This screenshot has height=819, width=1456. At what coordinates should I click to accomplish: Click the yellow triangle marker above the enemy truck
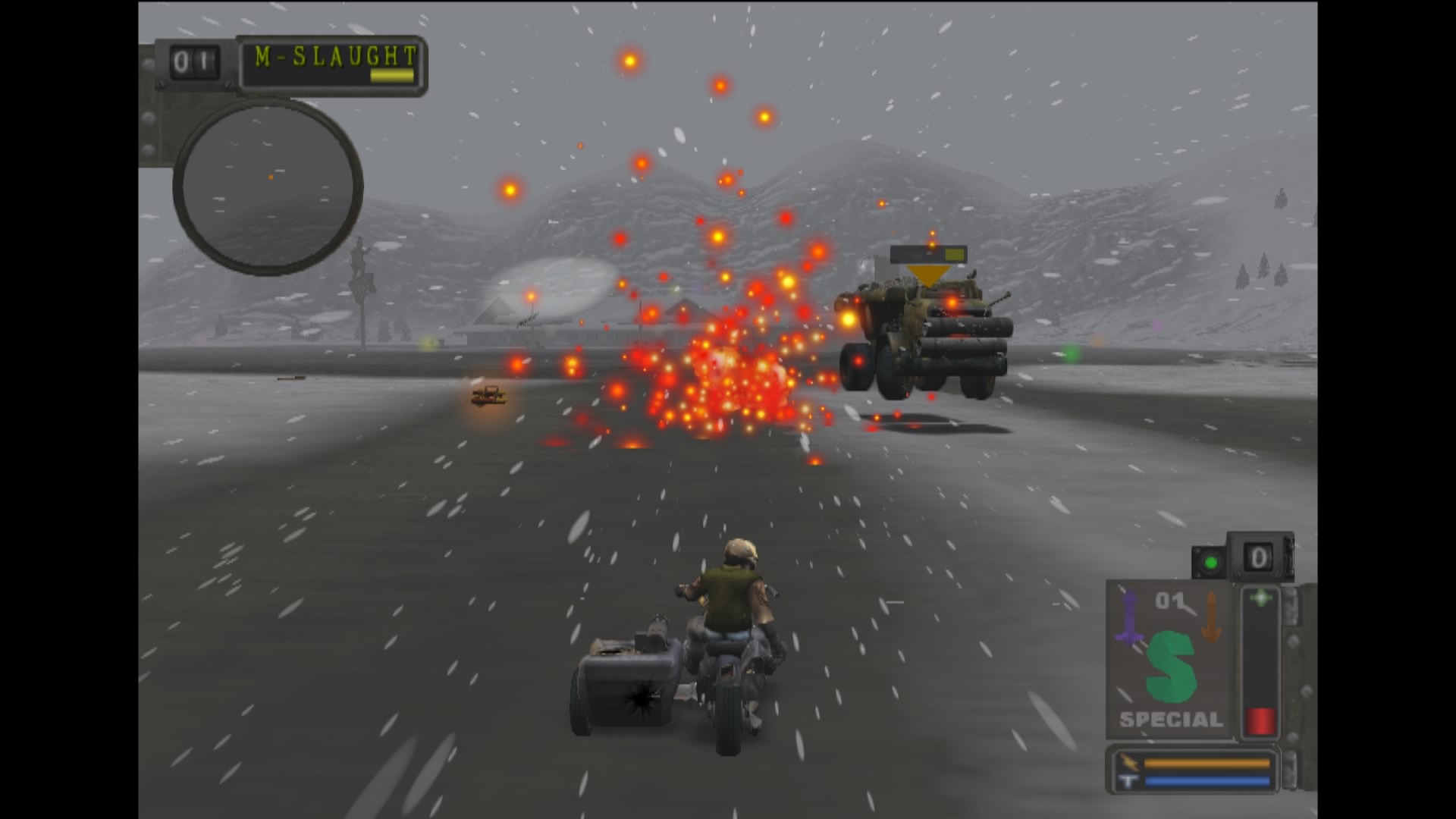click(x=929, y=275)
